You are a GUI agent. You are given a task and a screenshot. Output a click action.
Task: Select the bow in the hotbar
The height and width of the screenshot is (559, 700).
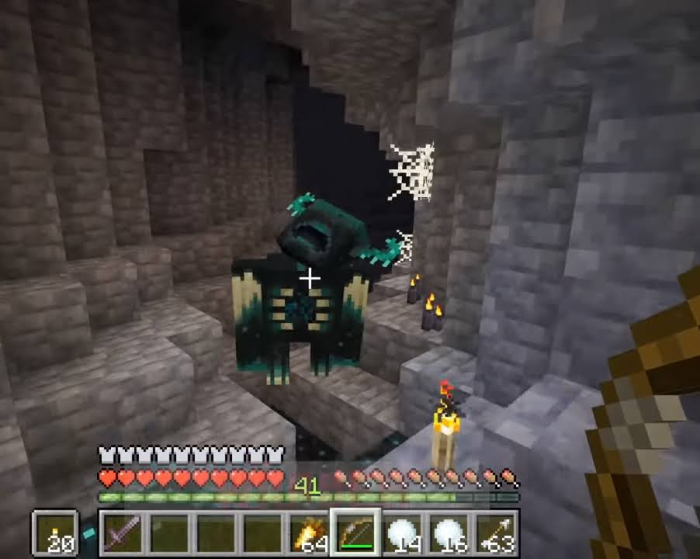tap(357, 533)
